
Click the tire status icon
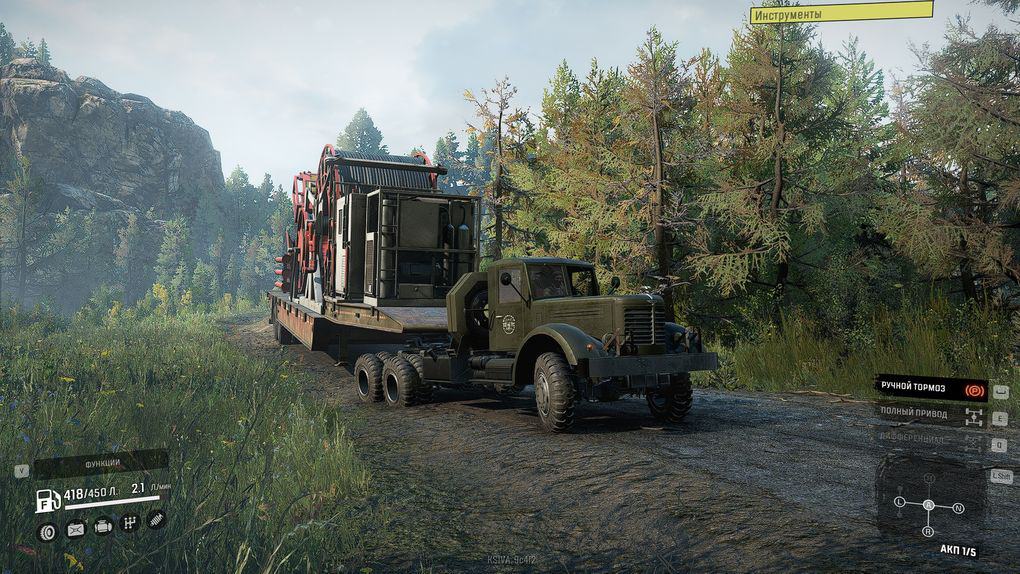pos(47,529)
